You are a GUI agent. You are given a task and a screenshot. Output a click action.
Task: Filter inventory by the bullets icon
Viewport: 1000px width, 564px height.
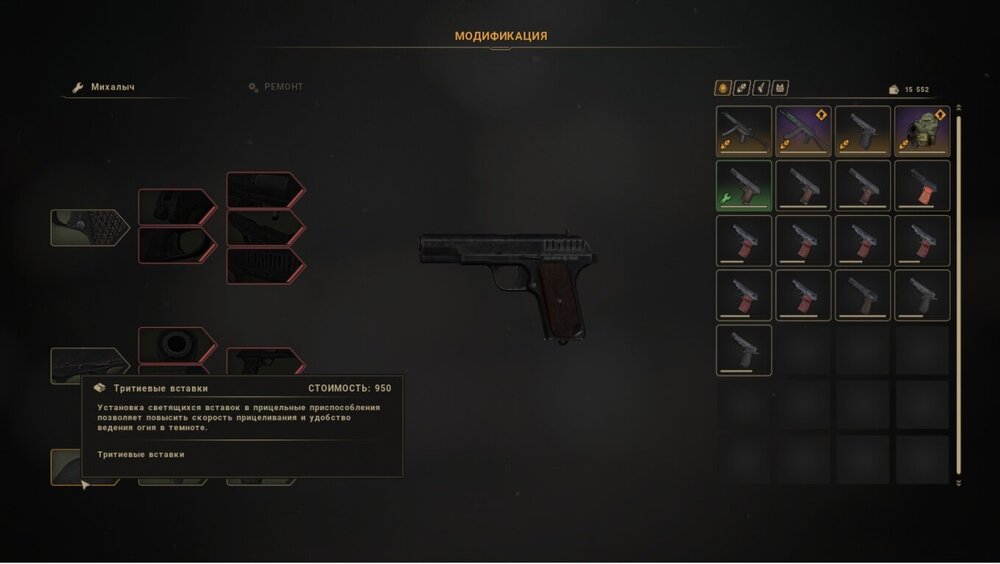[742, 88]
